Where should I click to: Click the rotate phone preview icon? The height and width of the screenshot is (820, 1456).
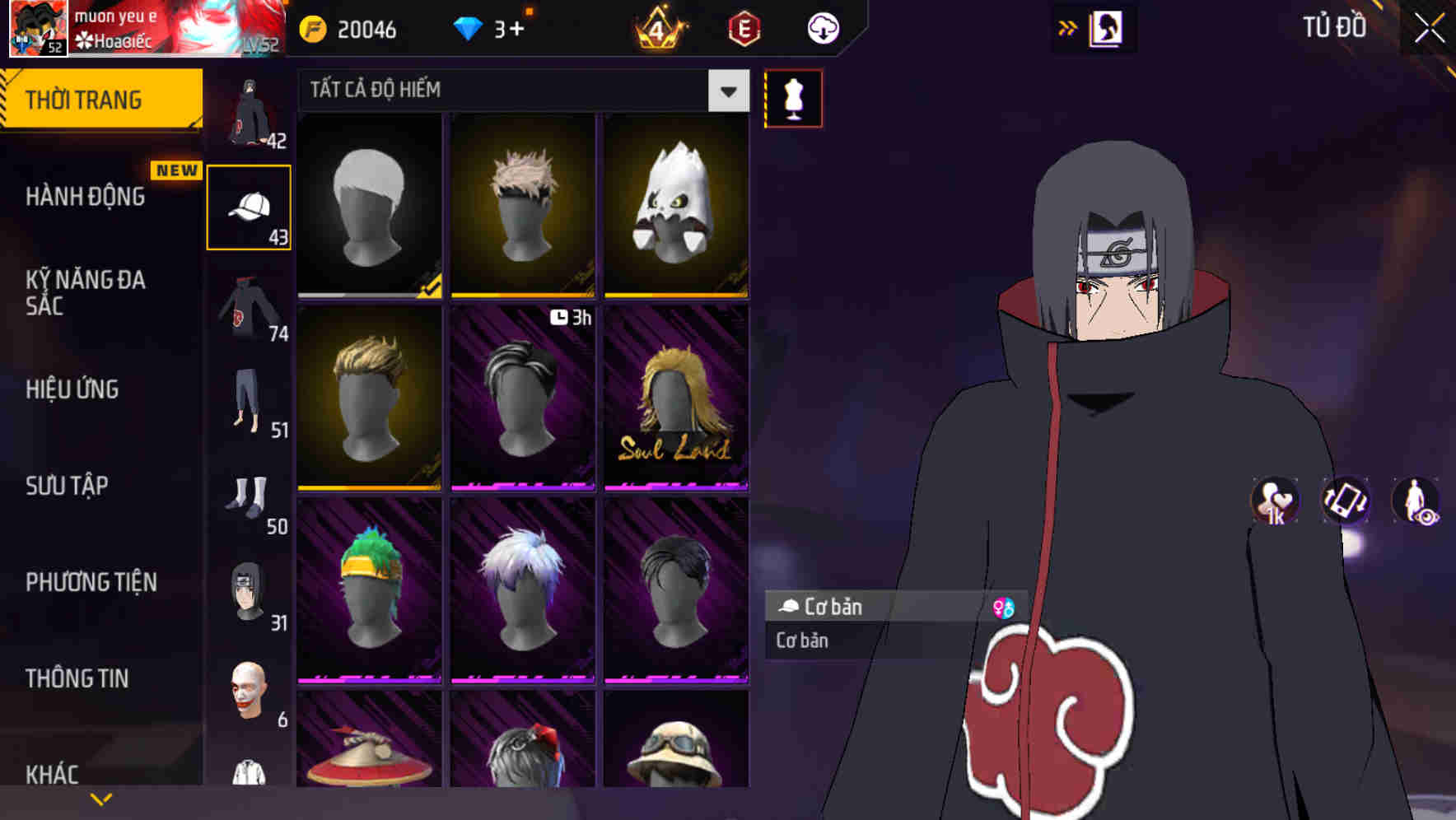point(1344,501)
